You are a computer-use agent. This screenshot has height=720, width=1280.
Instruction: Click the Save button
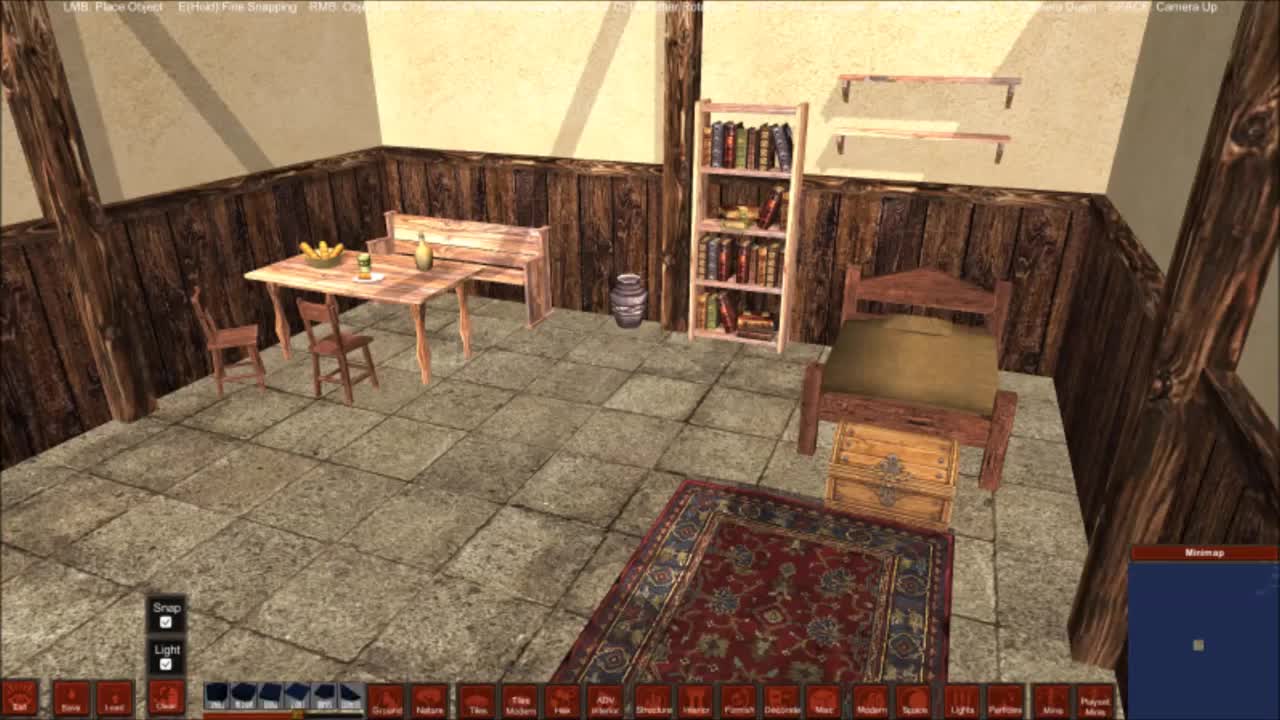point(71,703)
